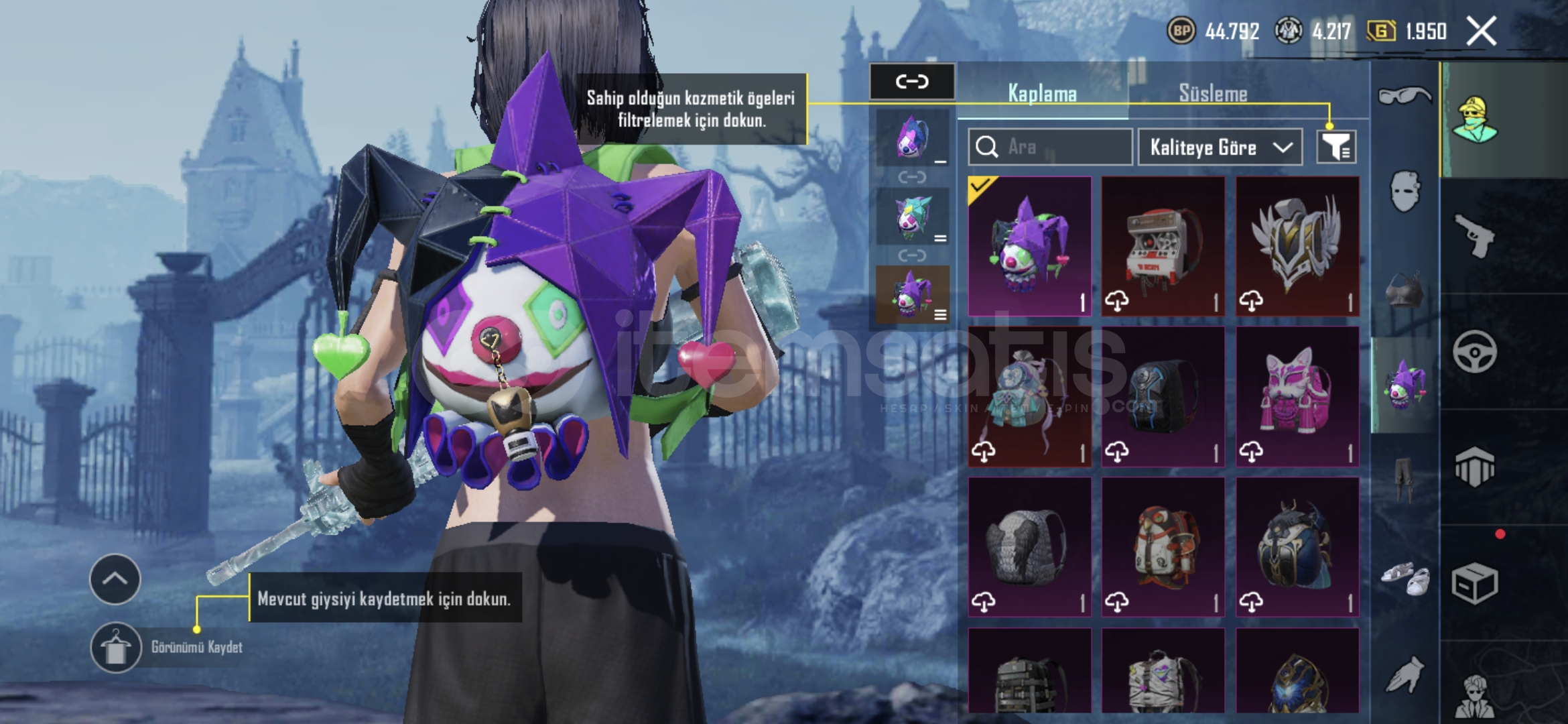Screen dimensions: 1568x724
Task: Pick the silver winged shield backpack
Action: click(x=1297, y=246)
